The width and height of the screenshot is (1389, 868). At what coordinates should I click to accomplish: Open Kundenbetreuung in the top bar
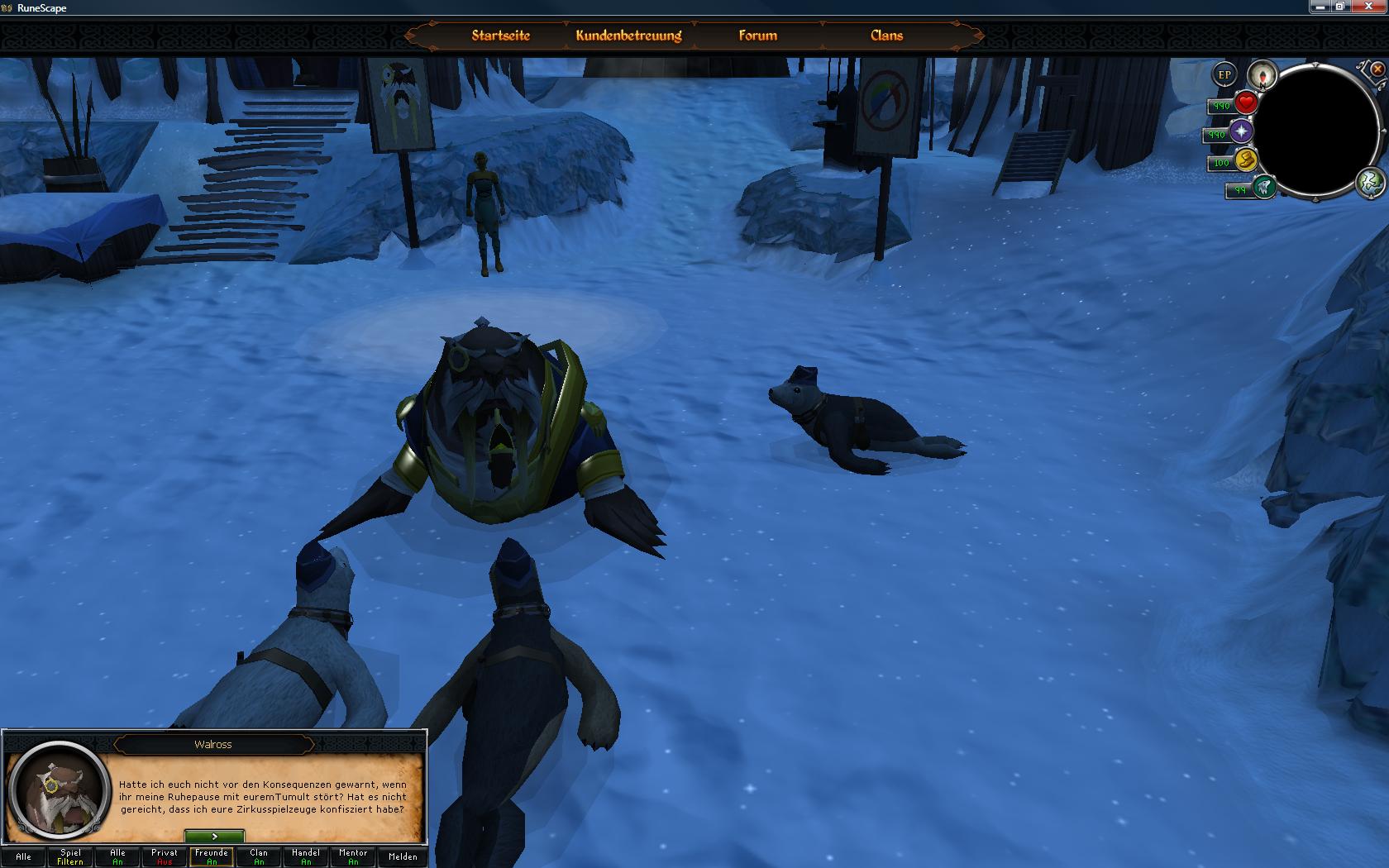click(628, 36)
